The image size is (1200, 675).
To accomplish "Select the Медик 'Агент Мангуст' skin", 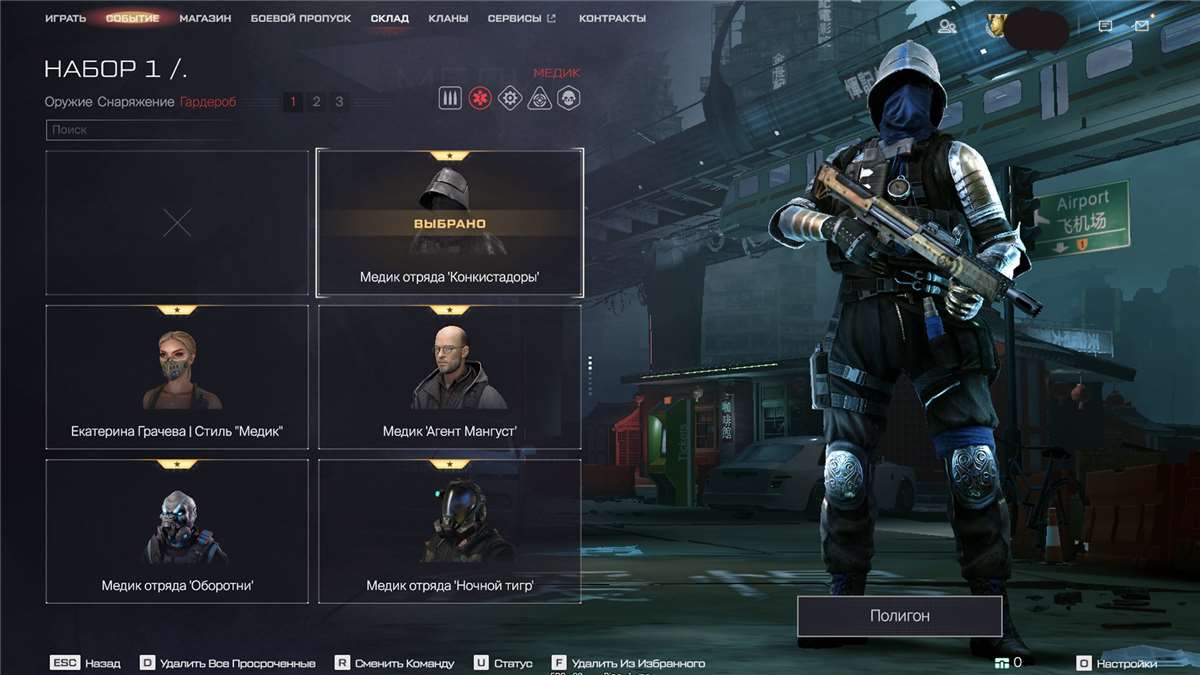I will coord(449,376).
